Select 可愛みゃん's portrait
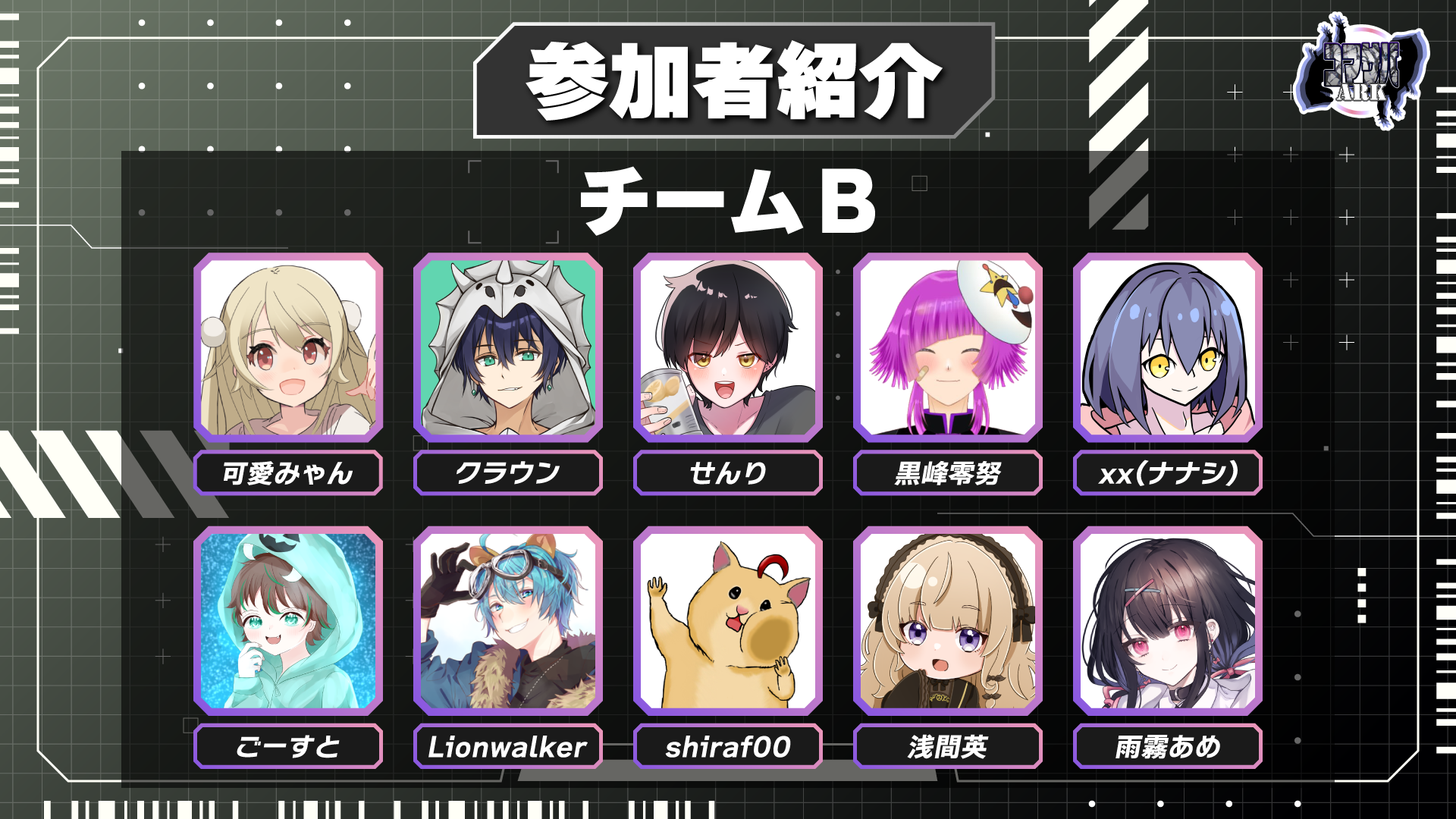The height and width of the screenshot is (819, 1456). tap(288, 347)
